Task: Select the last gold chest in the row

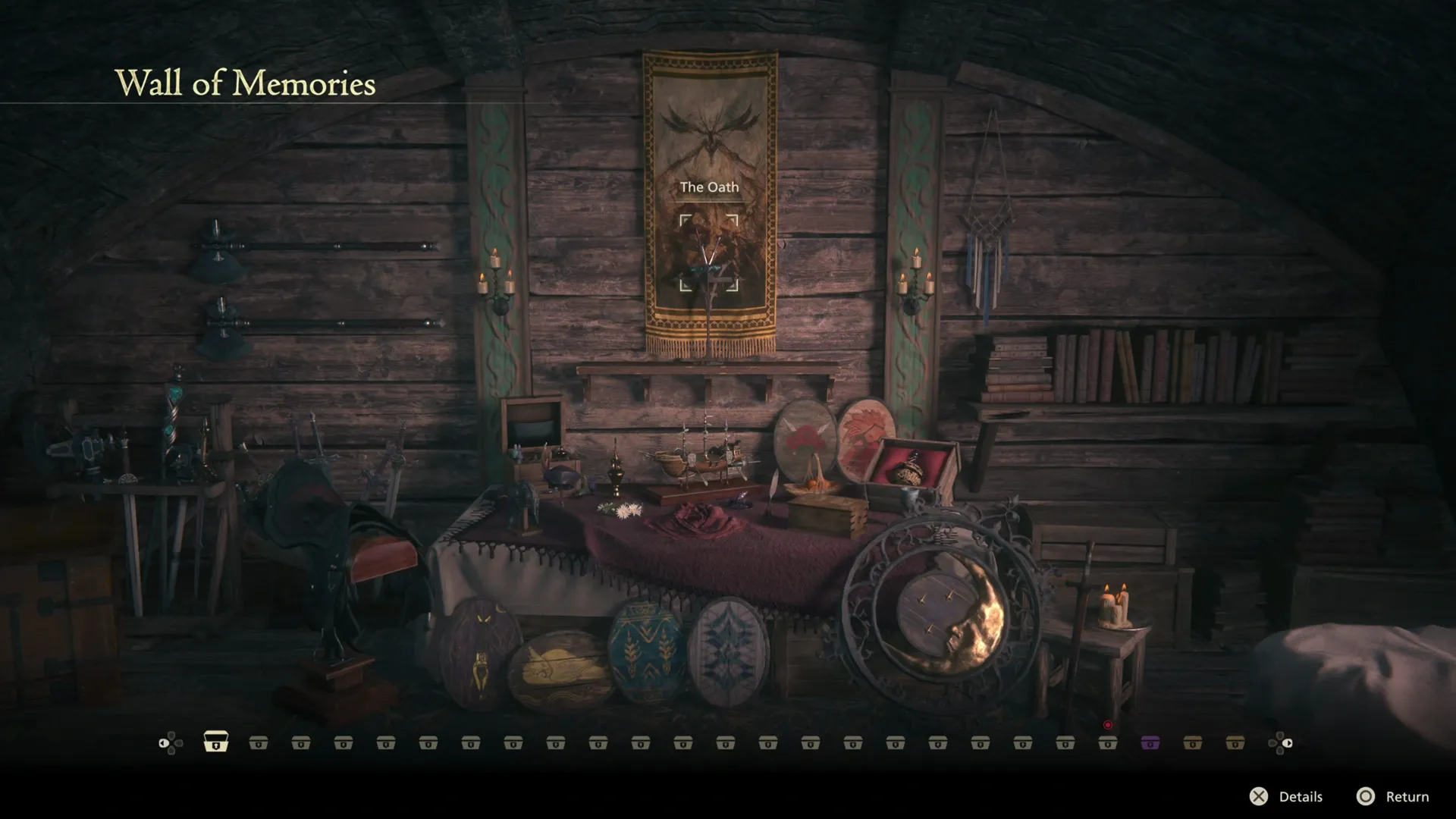Action: click(x=1236, y=742)
